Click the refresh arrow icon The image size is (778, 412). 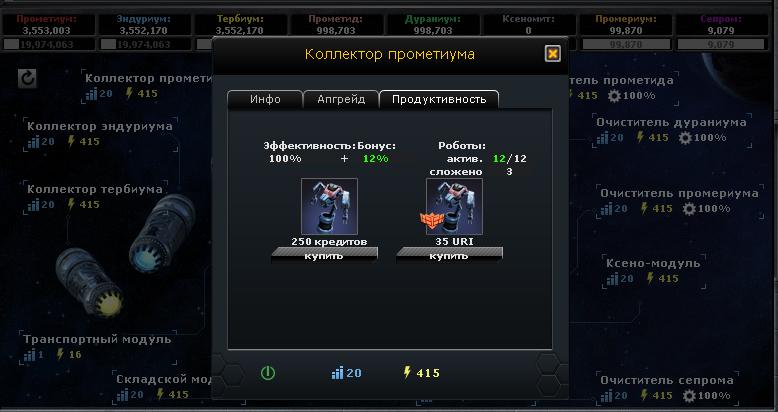[29, 78]
